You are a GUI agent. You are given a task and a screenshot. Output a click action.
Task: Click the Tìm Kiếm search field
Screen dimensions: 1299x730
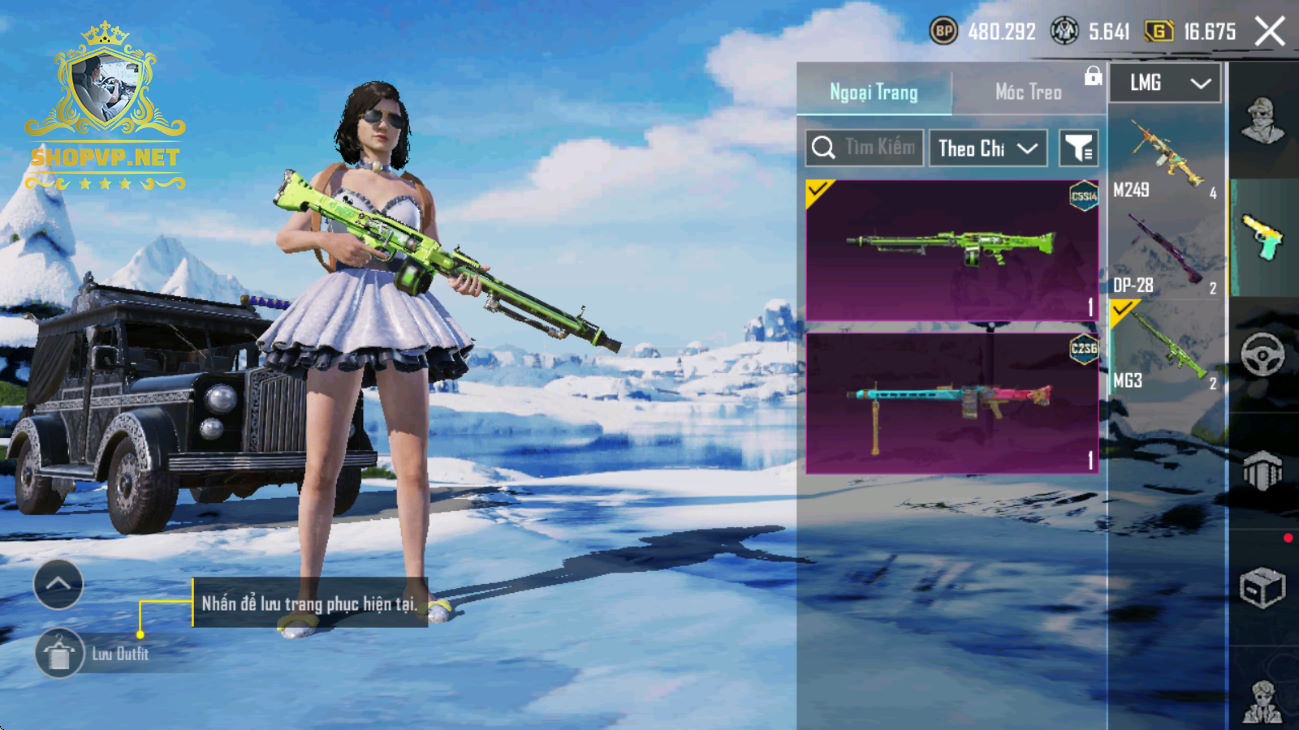[864, 148]
